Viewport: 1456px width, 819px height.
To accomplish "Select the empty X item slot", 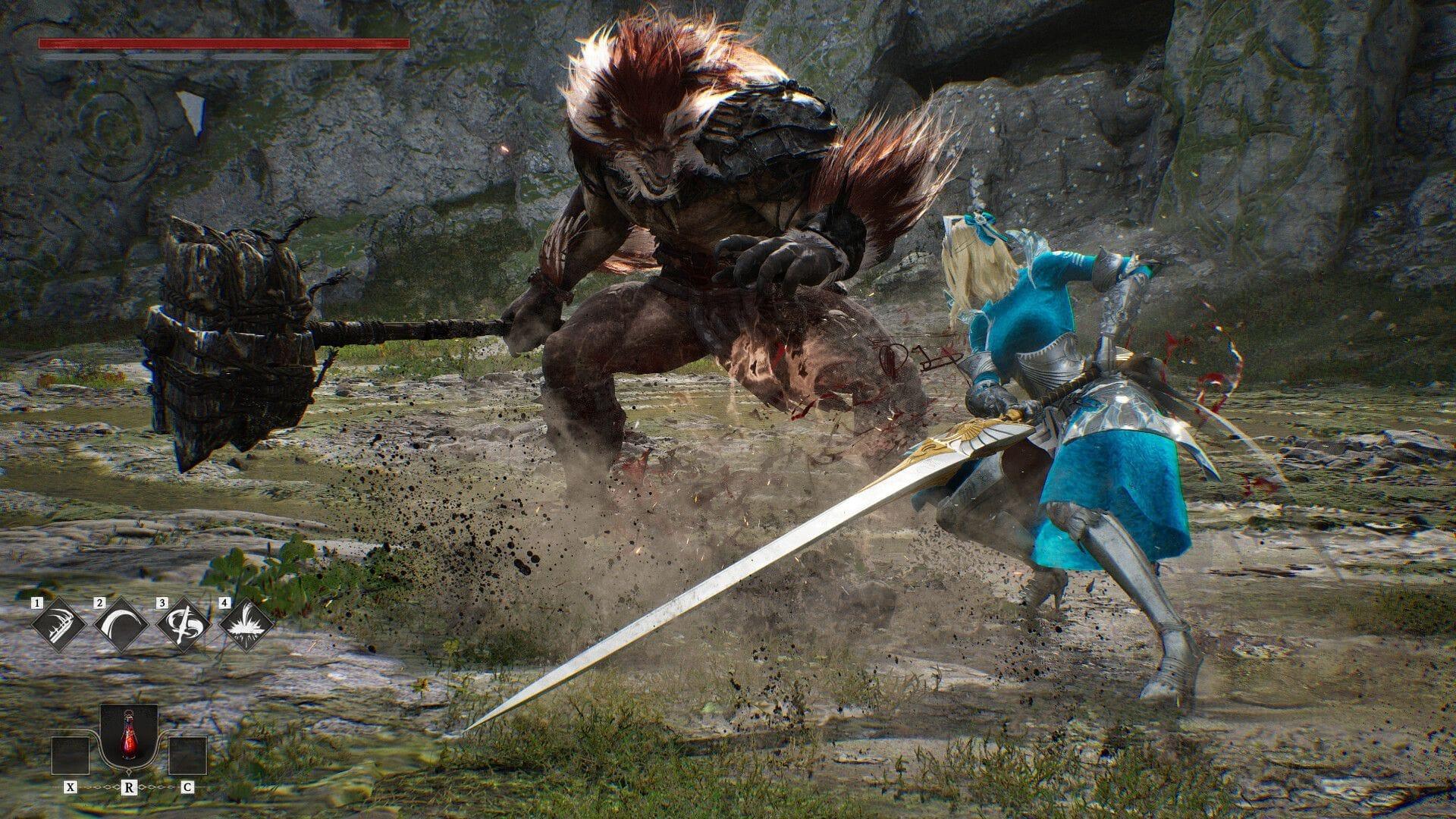I will point(71,756).
